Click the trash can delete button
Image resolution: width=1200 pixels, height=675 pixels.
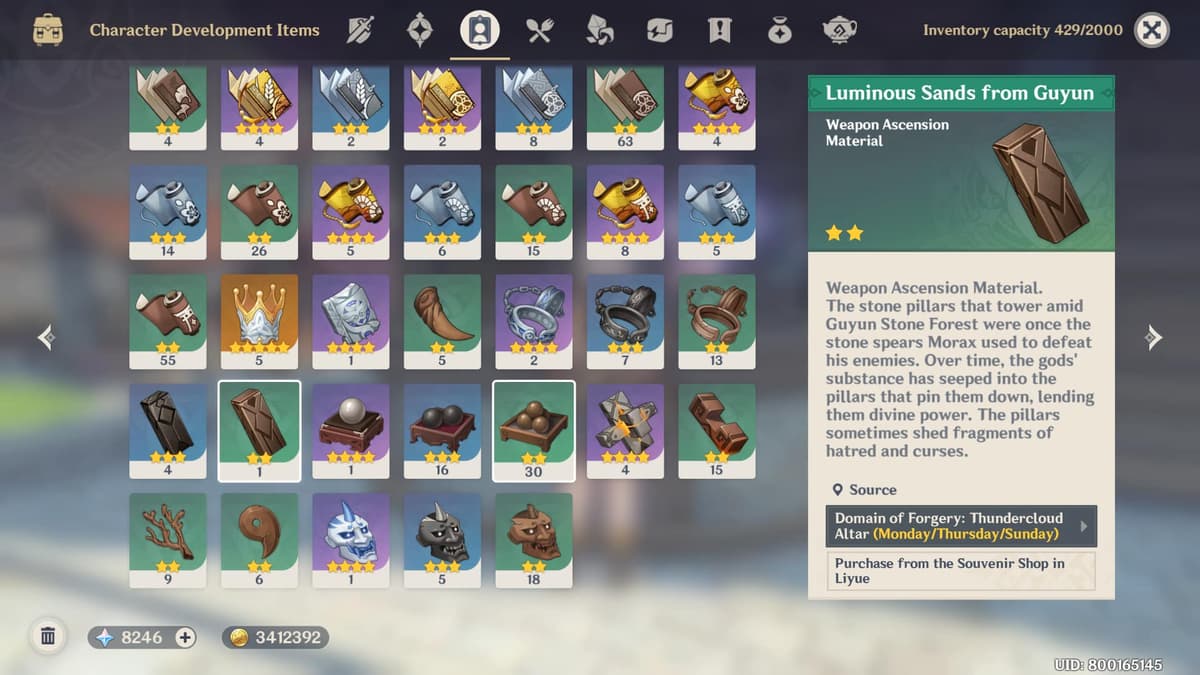pos(47,636)
